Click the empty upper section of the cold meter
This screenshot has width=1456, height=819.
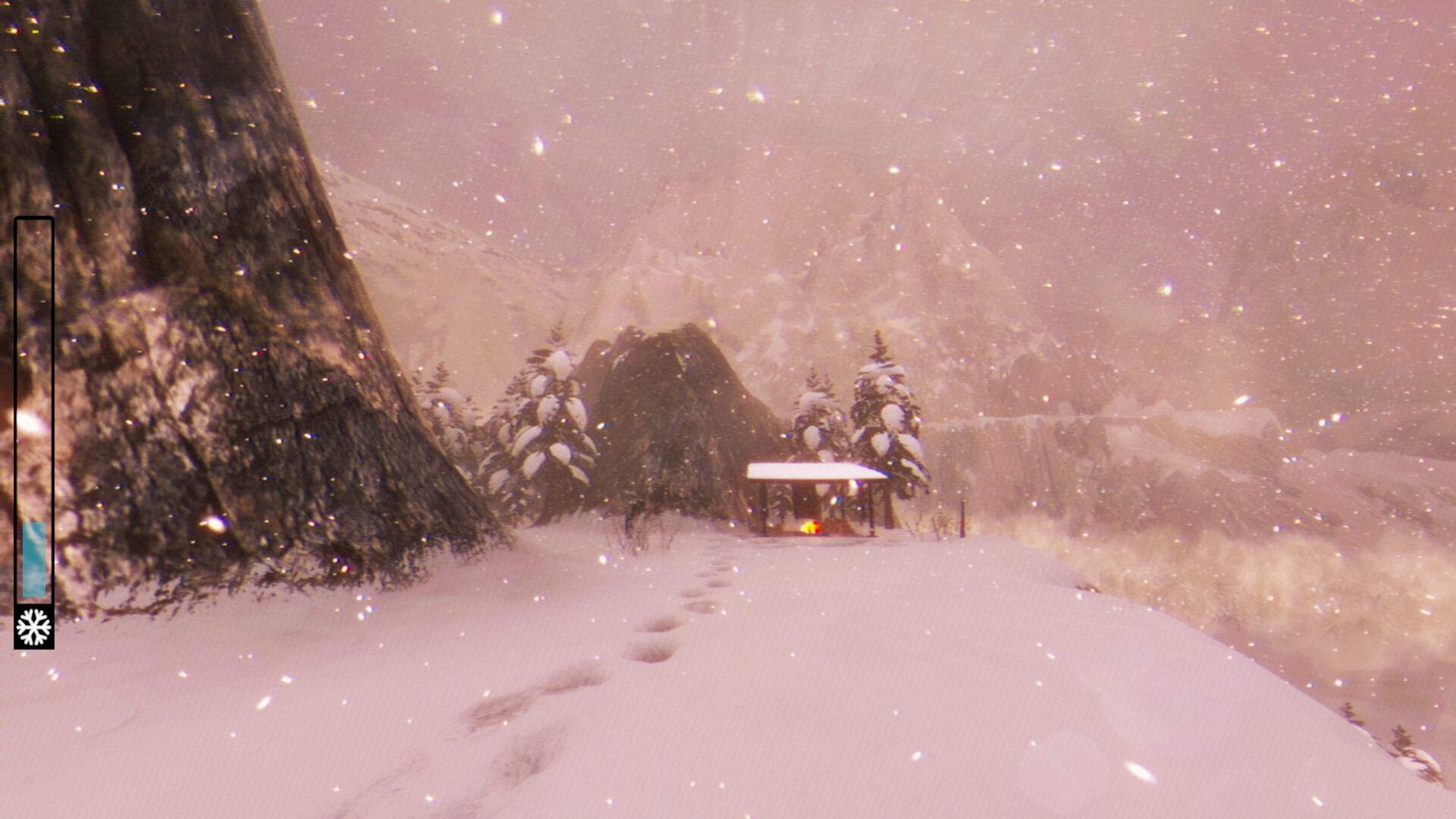tap(34, 341)
